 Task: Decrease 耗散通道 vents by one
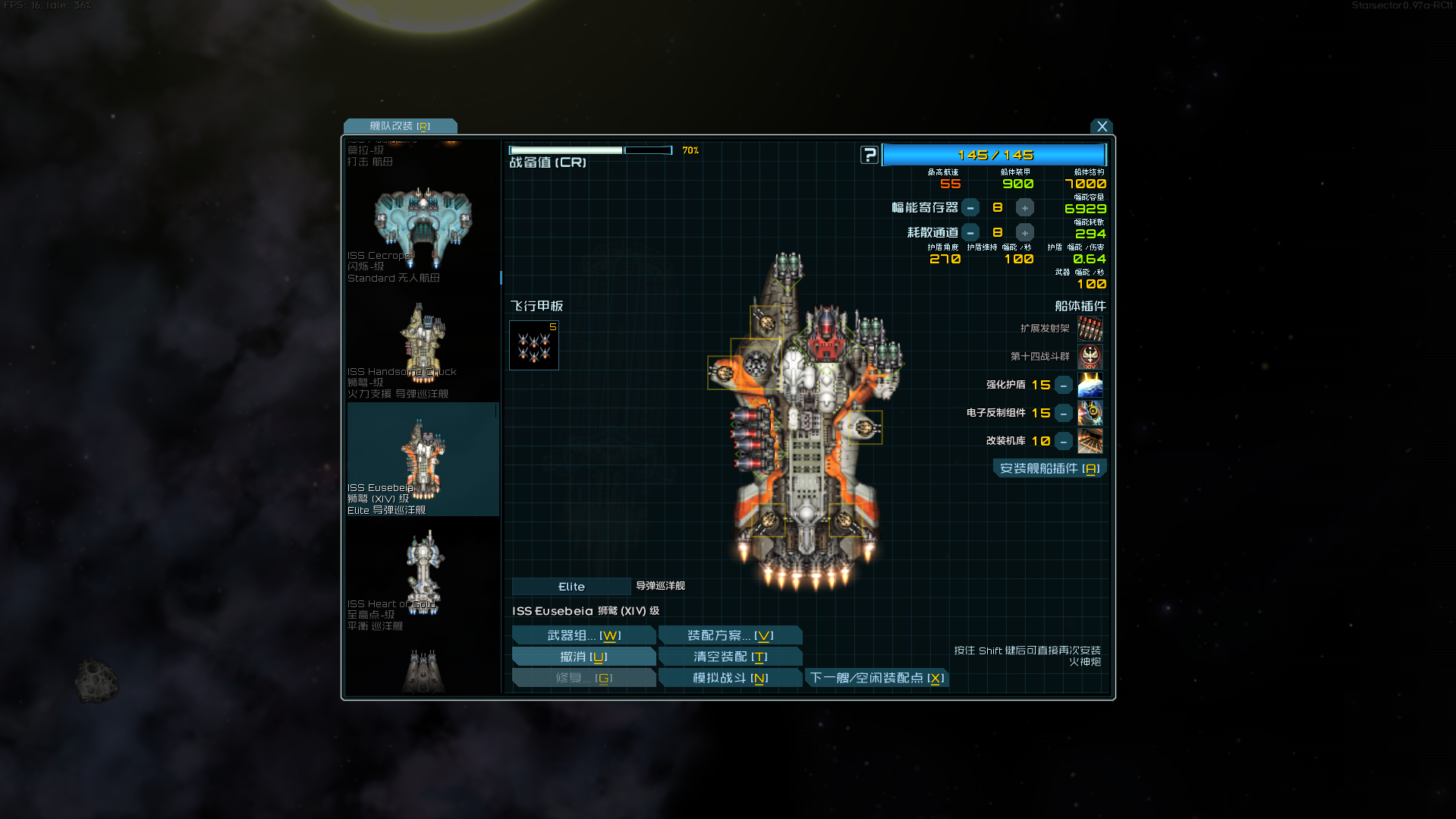(x=970, y=233)
